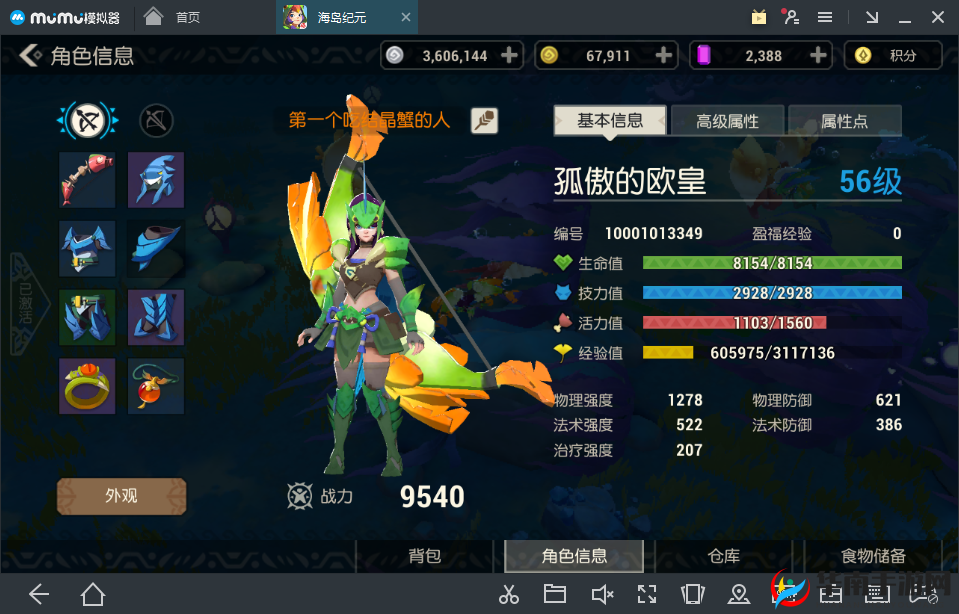Switch to the 背包 backpack tab
This screenshot has width=959, height=614.
coord(424,556)
